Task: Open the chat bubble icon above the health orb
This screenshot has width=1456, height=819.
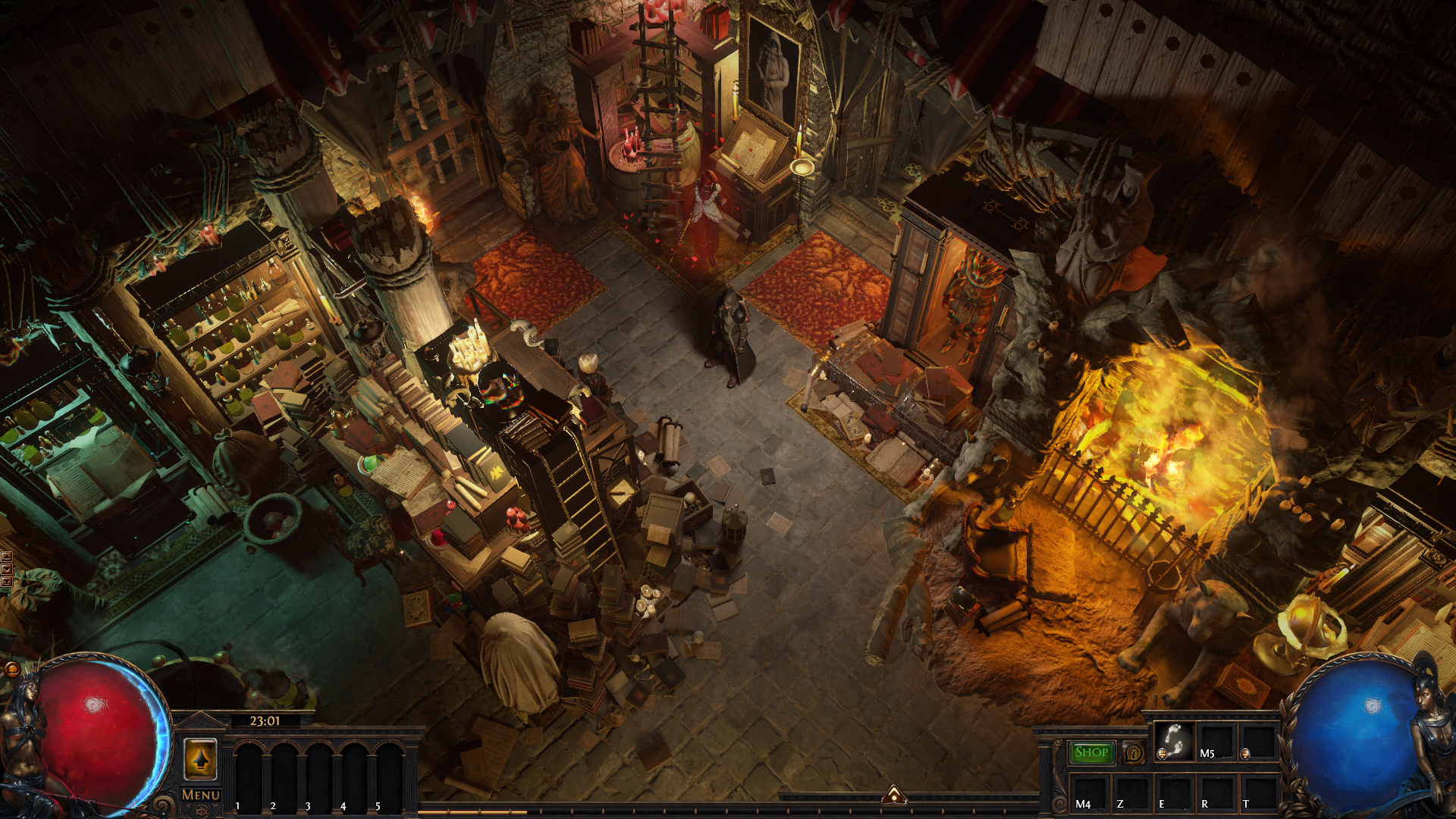Action: click(x=12, y=669)
